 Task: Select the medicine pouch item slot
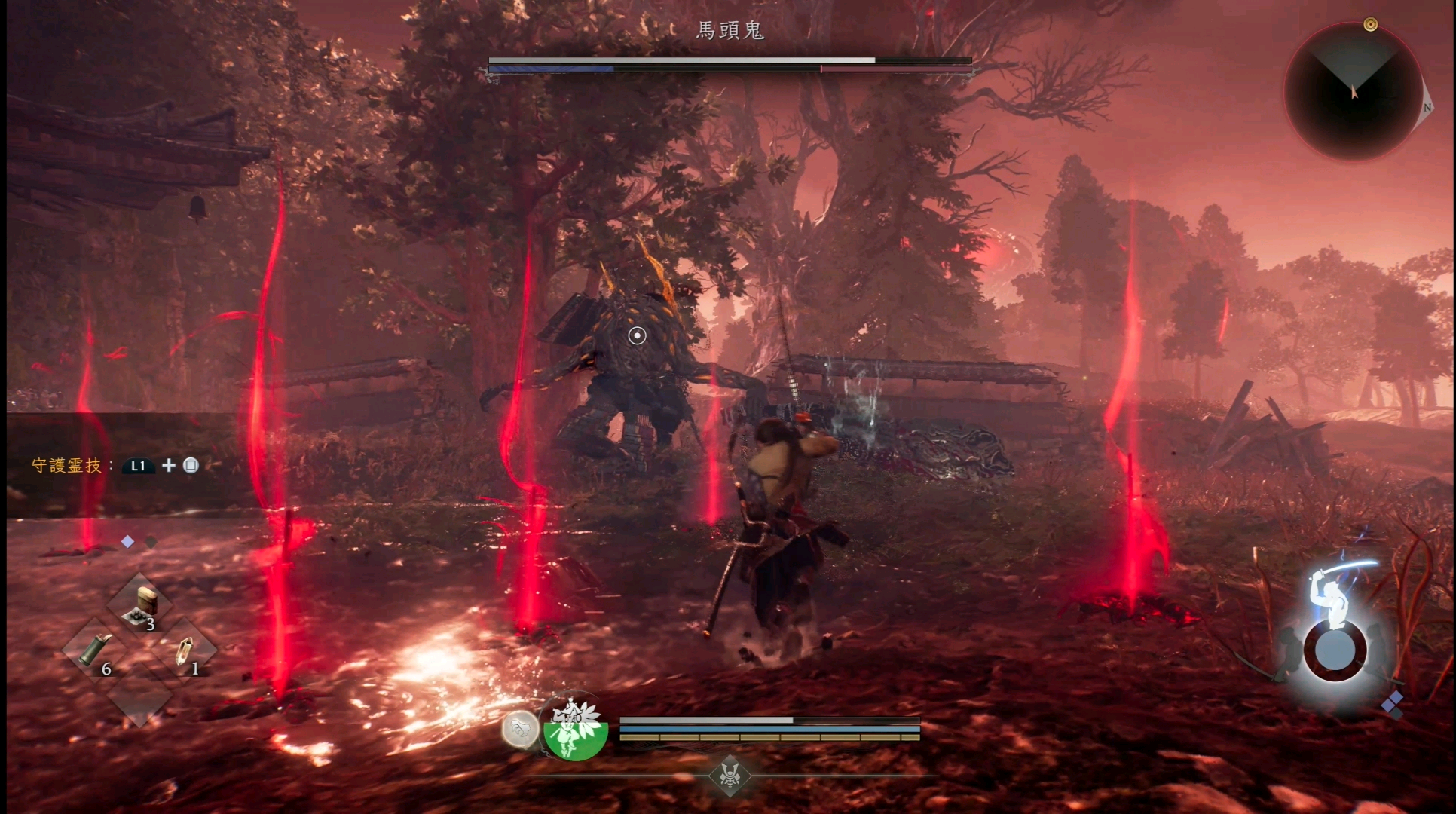tap(141, 606)
